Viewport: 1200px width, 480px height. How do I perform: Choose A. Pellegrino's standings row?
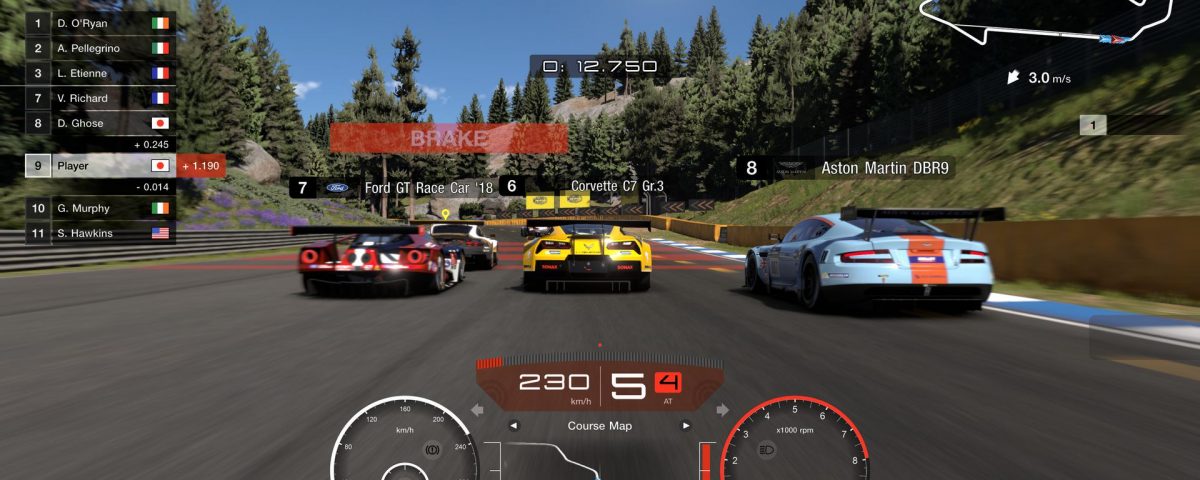click(100, 47)
